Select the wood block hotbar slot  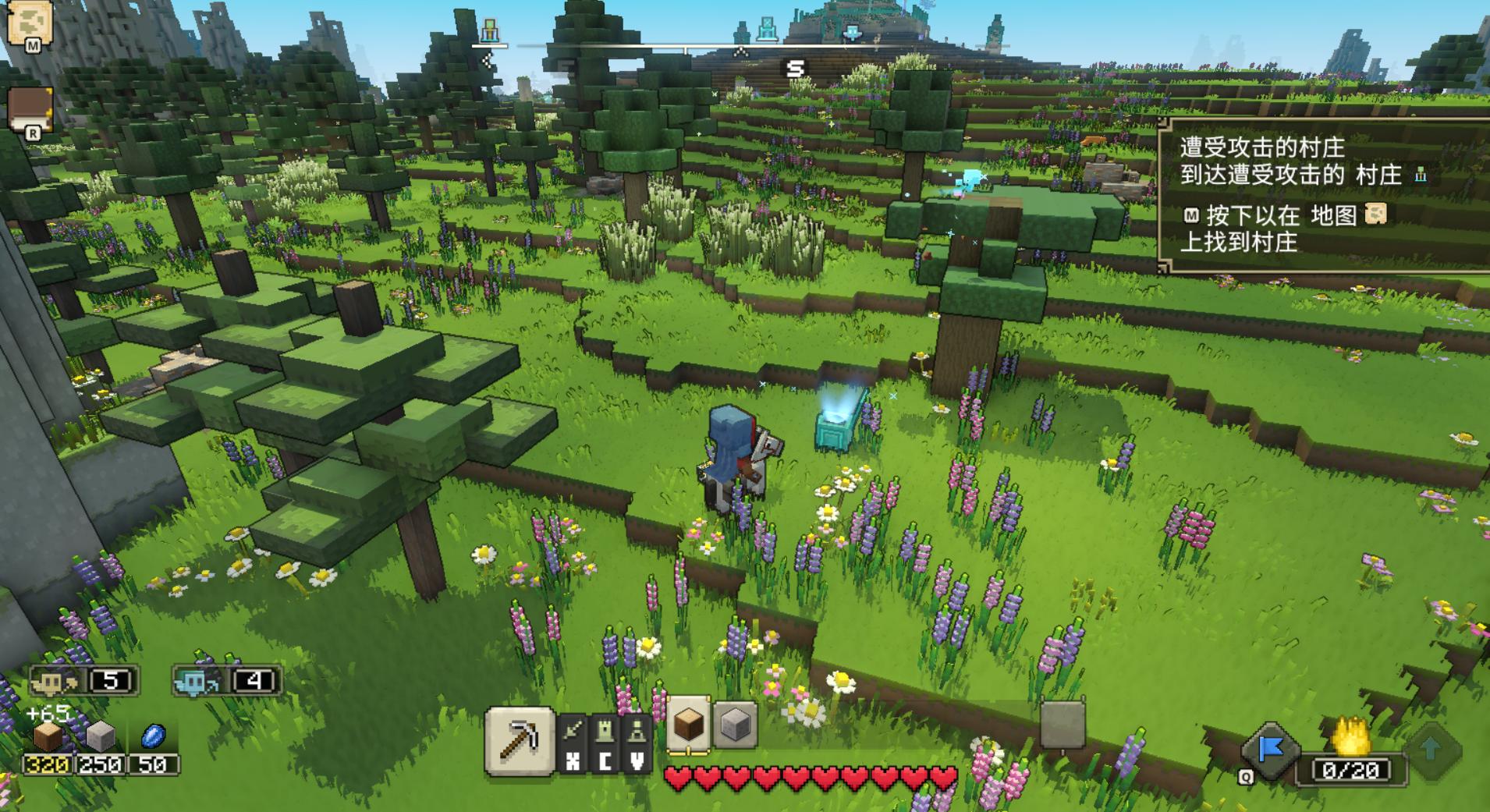687,725
